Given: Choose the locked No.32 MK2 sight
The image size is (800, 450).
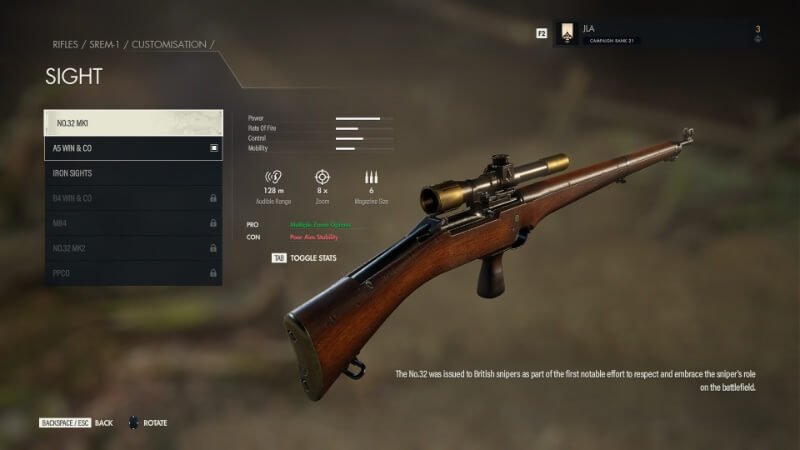Looking at the screenshot, I should pyautogui.click(x=133, y=248).
